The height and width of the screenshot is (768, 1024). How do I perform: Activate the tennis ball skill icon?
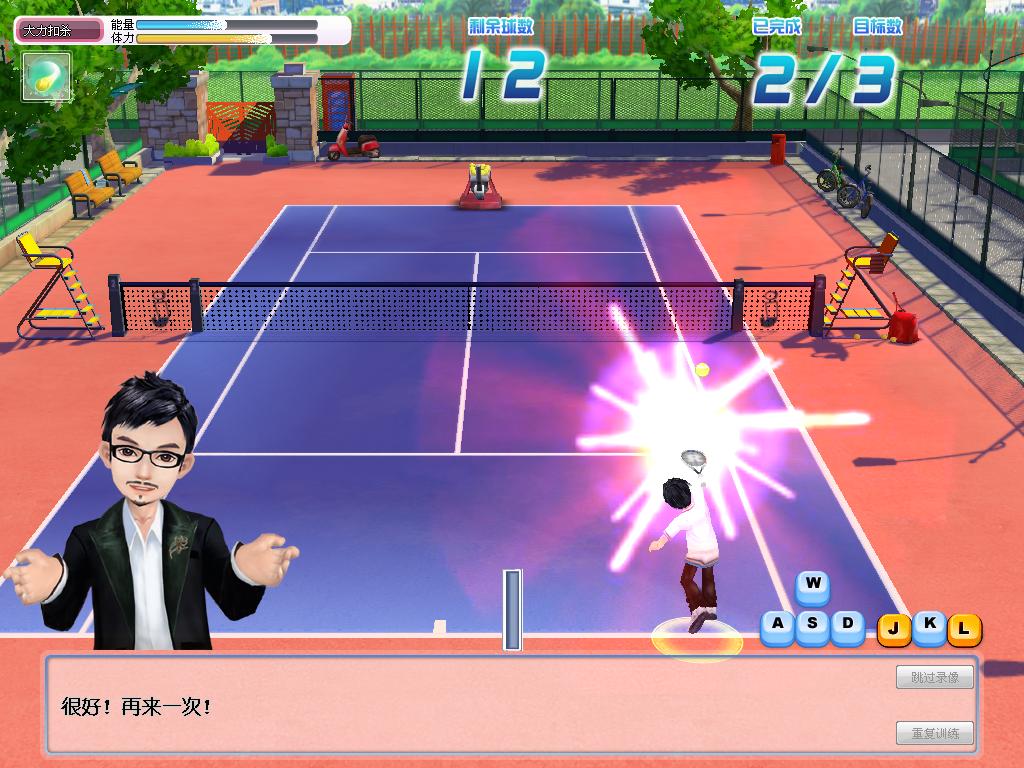pyautogui.click(x=47, y=76)
